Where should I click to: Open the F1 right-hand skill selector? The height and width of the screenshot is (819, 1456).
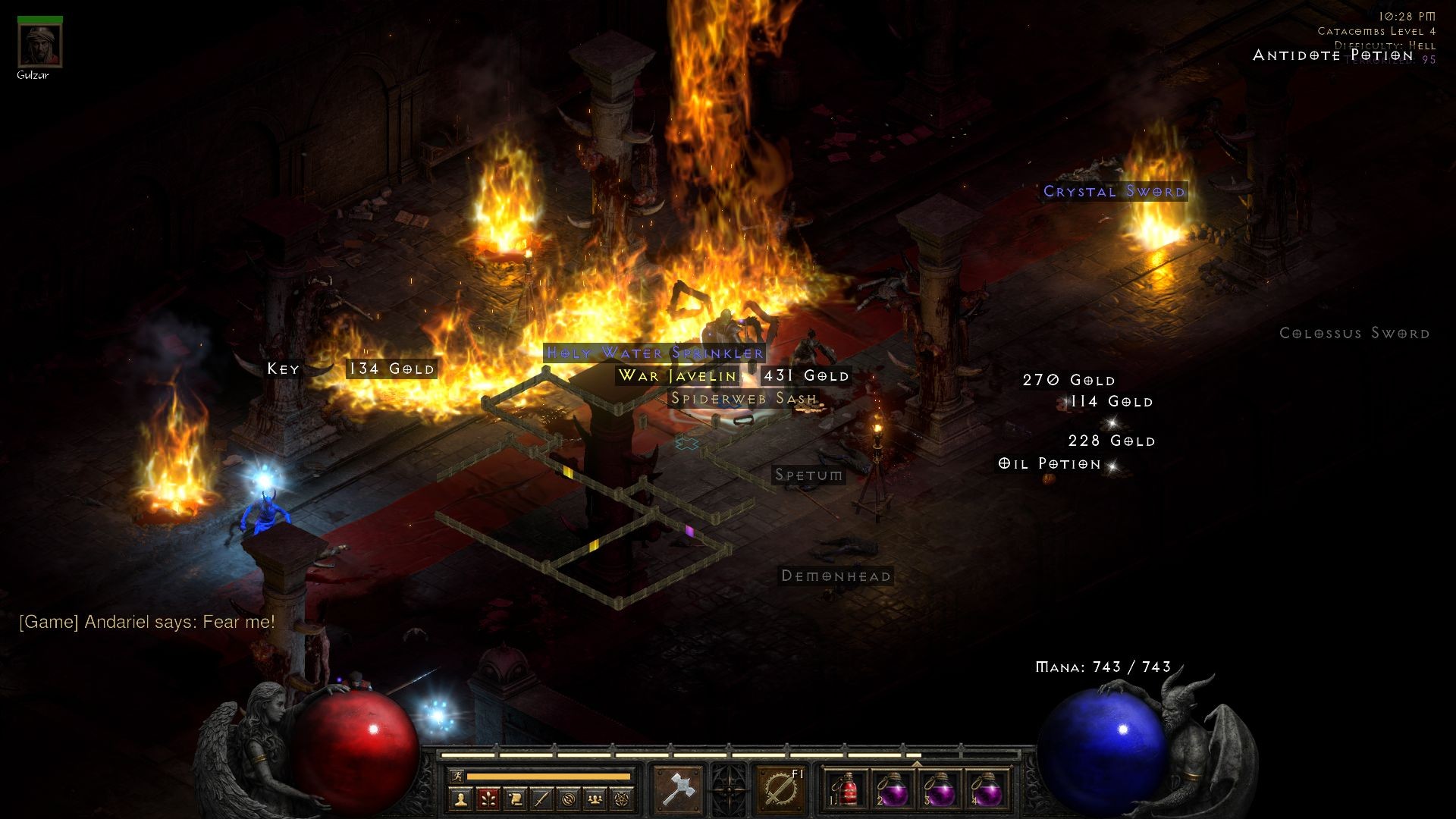(x=781, y=789)
